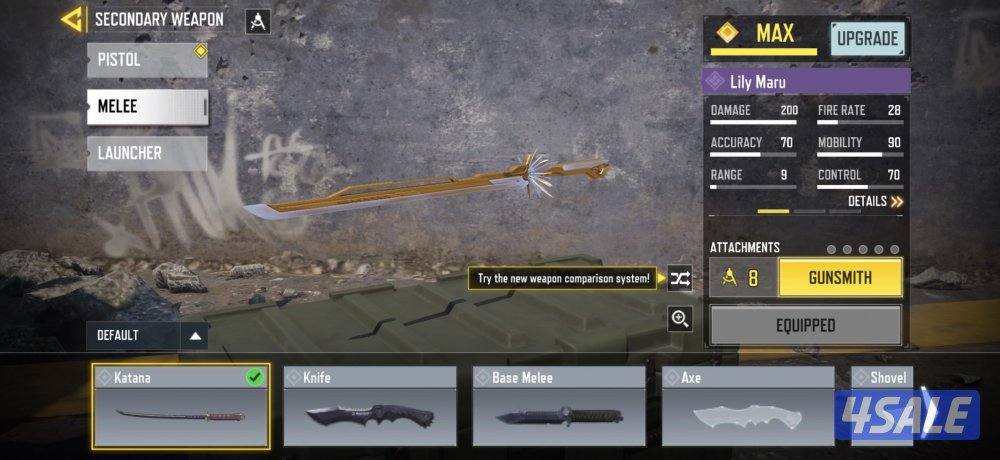Go back using the yellow arrow
Viewport: 1000px width, 460px height.
pos(71,19)
